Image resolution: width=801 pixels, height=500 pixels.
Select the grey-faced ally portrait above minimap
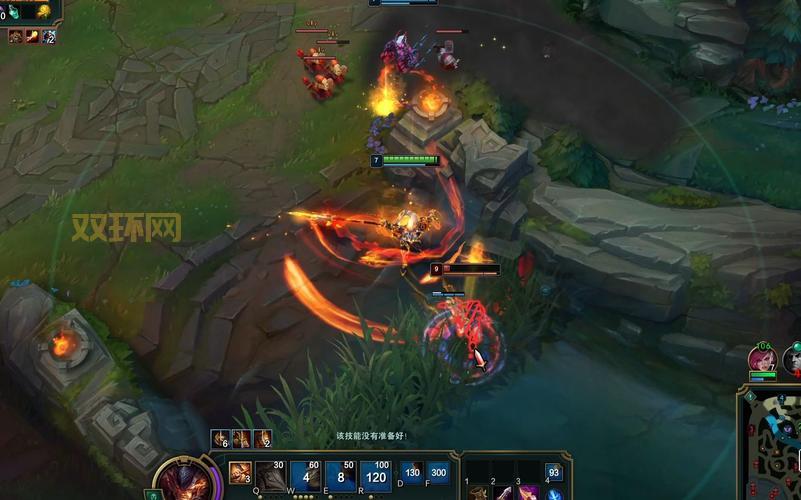794,359
